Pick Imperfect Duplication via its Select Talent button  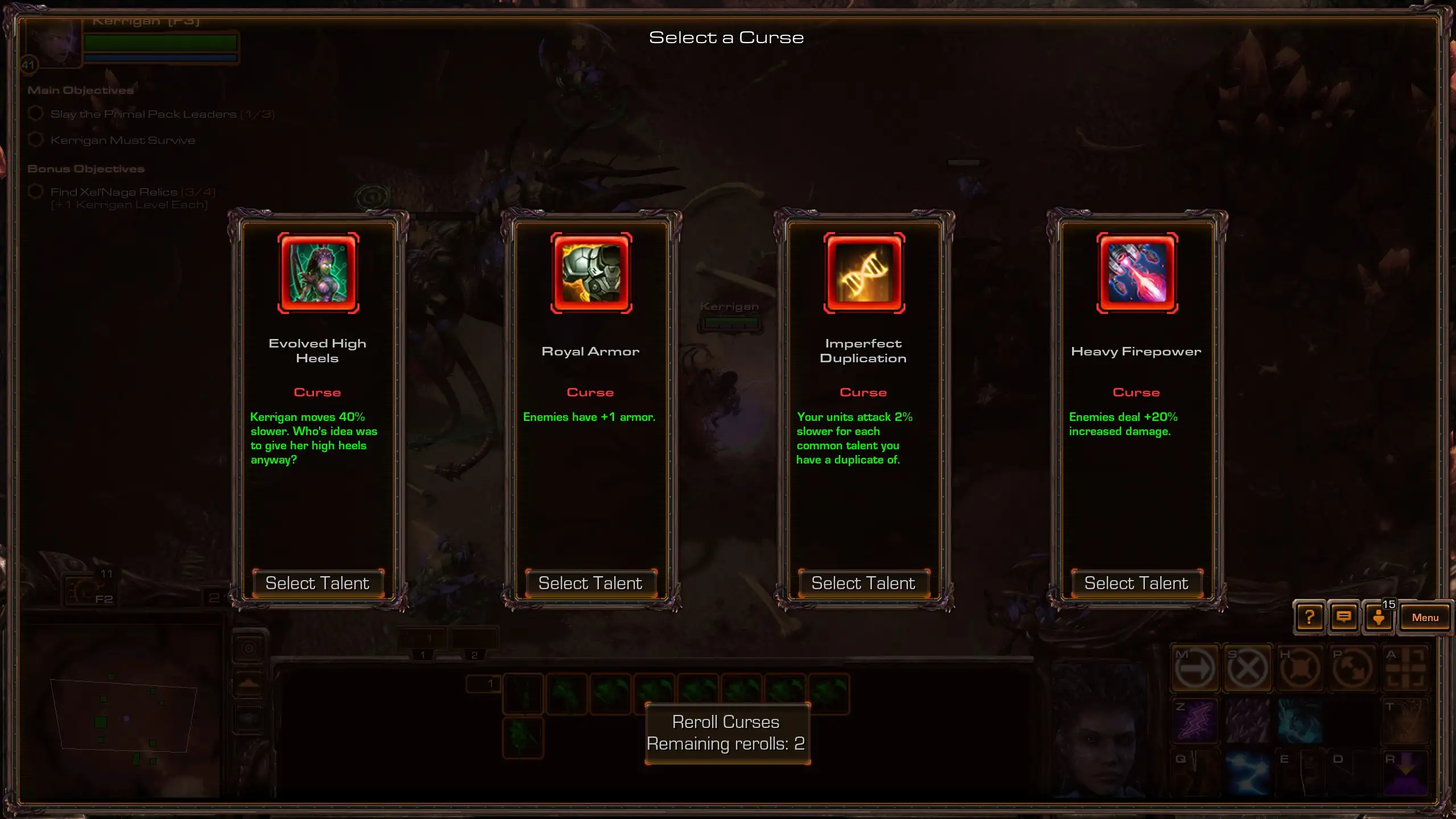click(863, 583)
